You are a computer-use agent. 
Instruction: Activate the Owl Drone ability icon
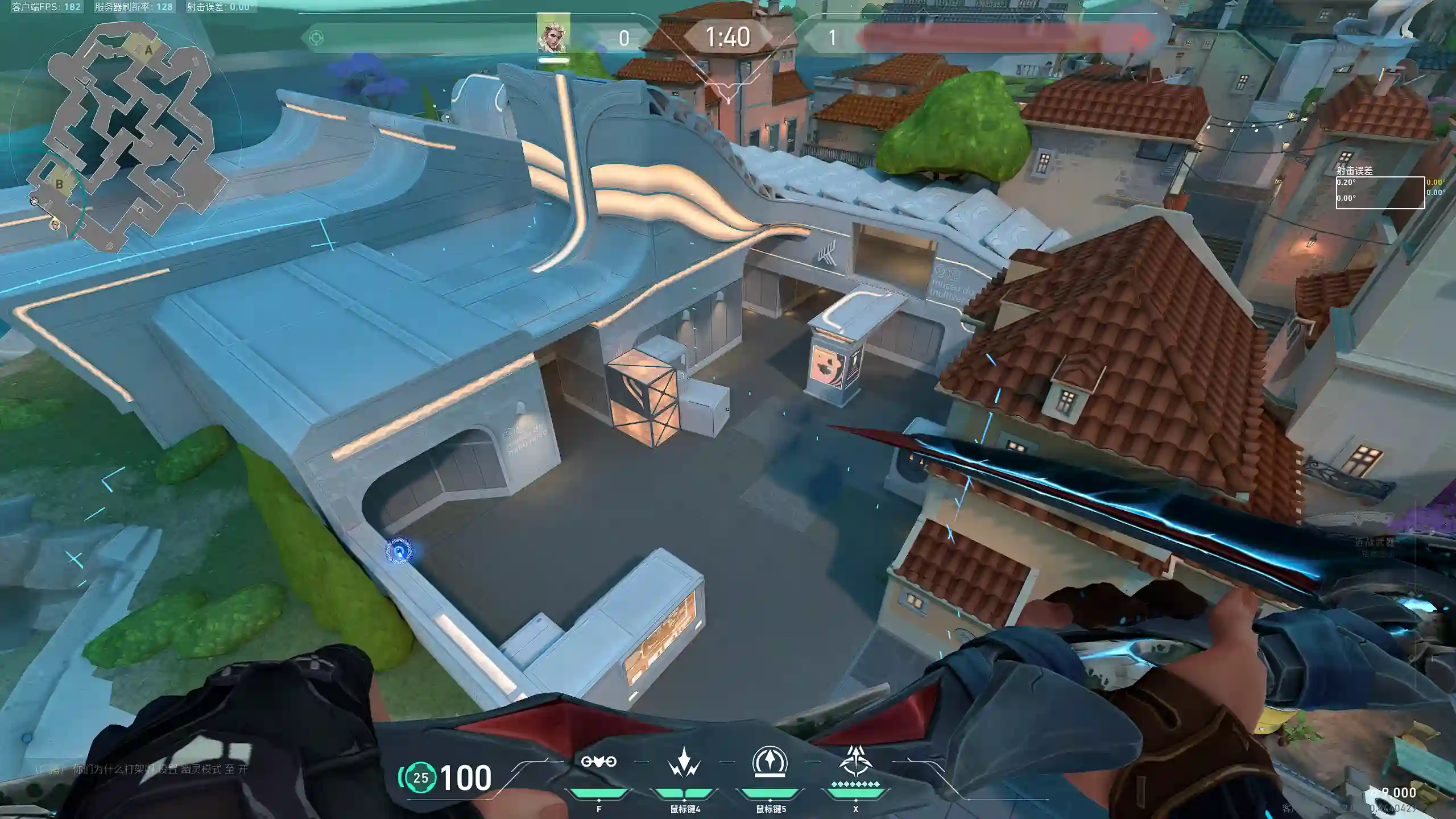[x=598, y=762]
